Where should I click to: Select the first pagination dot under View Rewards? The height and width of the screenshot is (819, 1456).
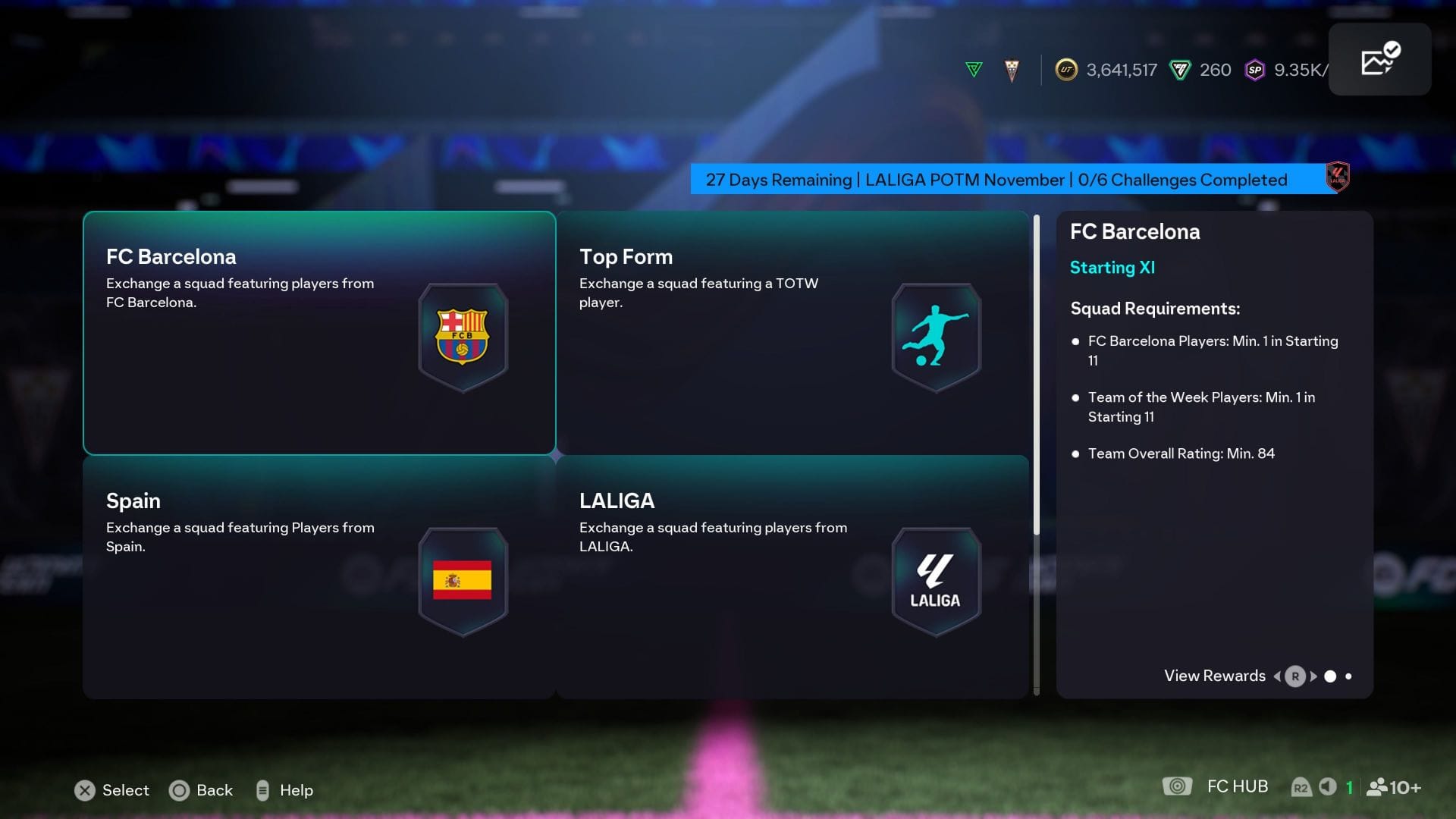[1329, 676]
